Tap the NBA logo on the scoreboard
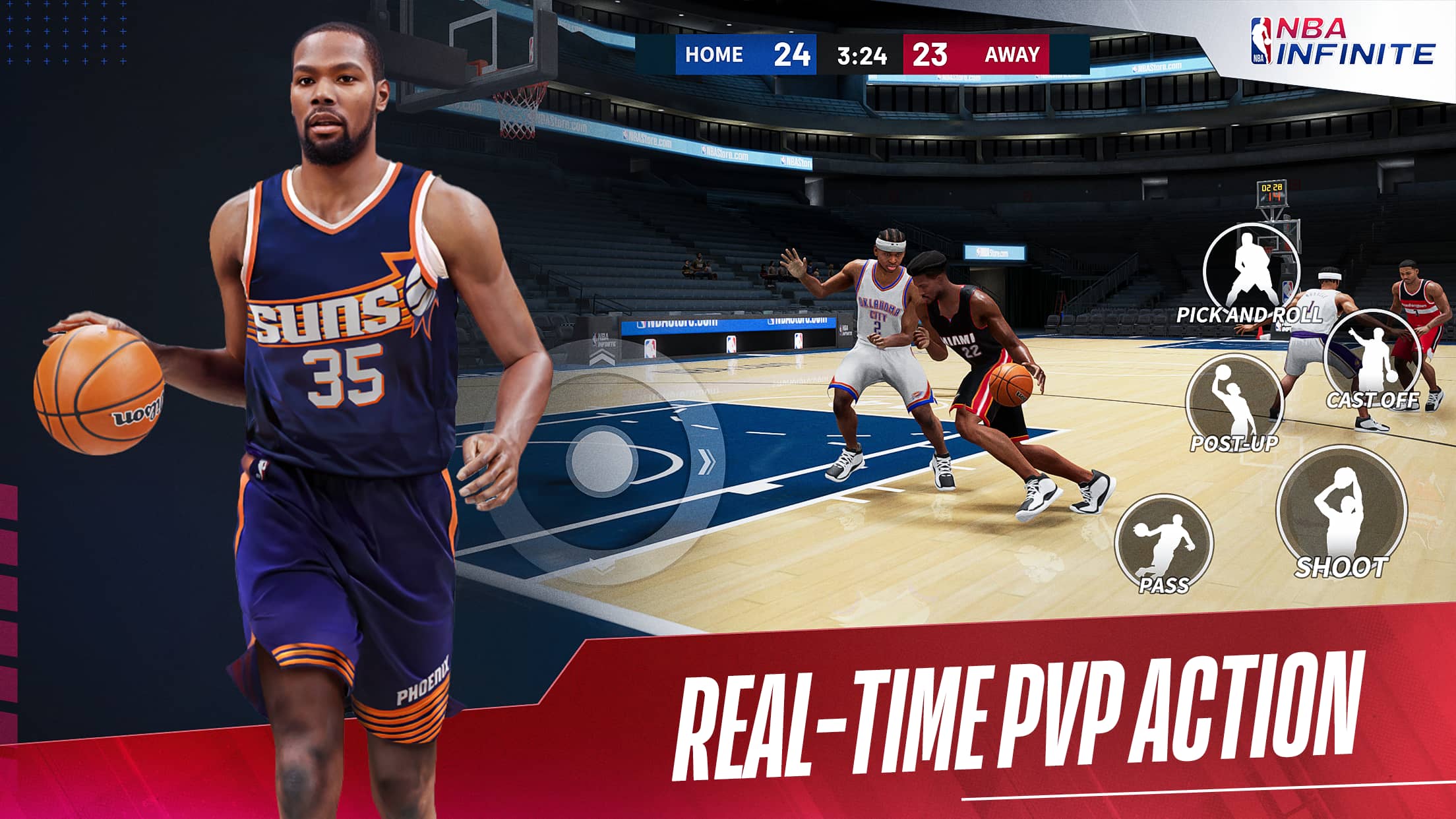Viewport: 1456px width, 819px height. [x=1261, y=41]
